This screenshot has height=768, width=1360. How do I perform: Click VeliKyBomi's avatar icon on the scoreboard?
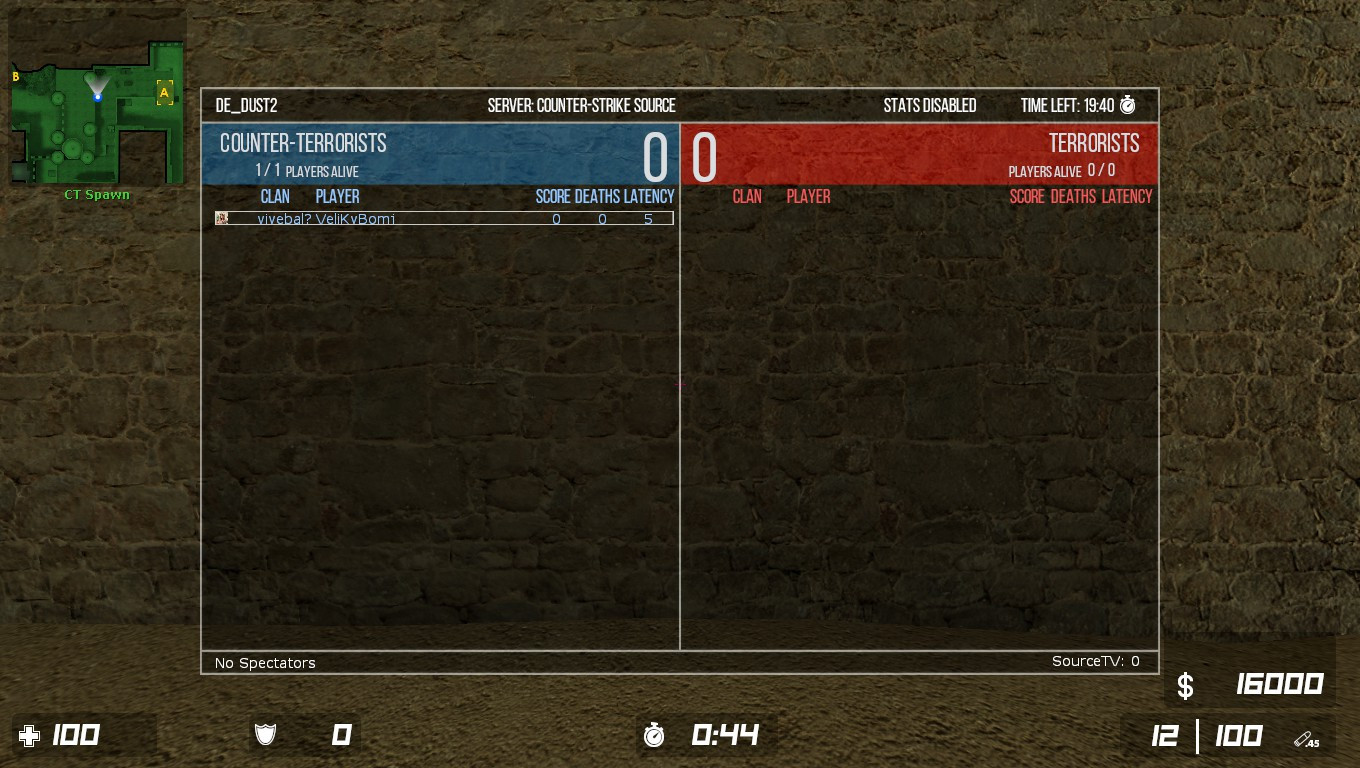[221, 217]
